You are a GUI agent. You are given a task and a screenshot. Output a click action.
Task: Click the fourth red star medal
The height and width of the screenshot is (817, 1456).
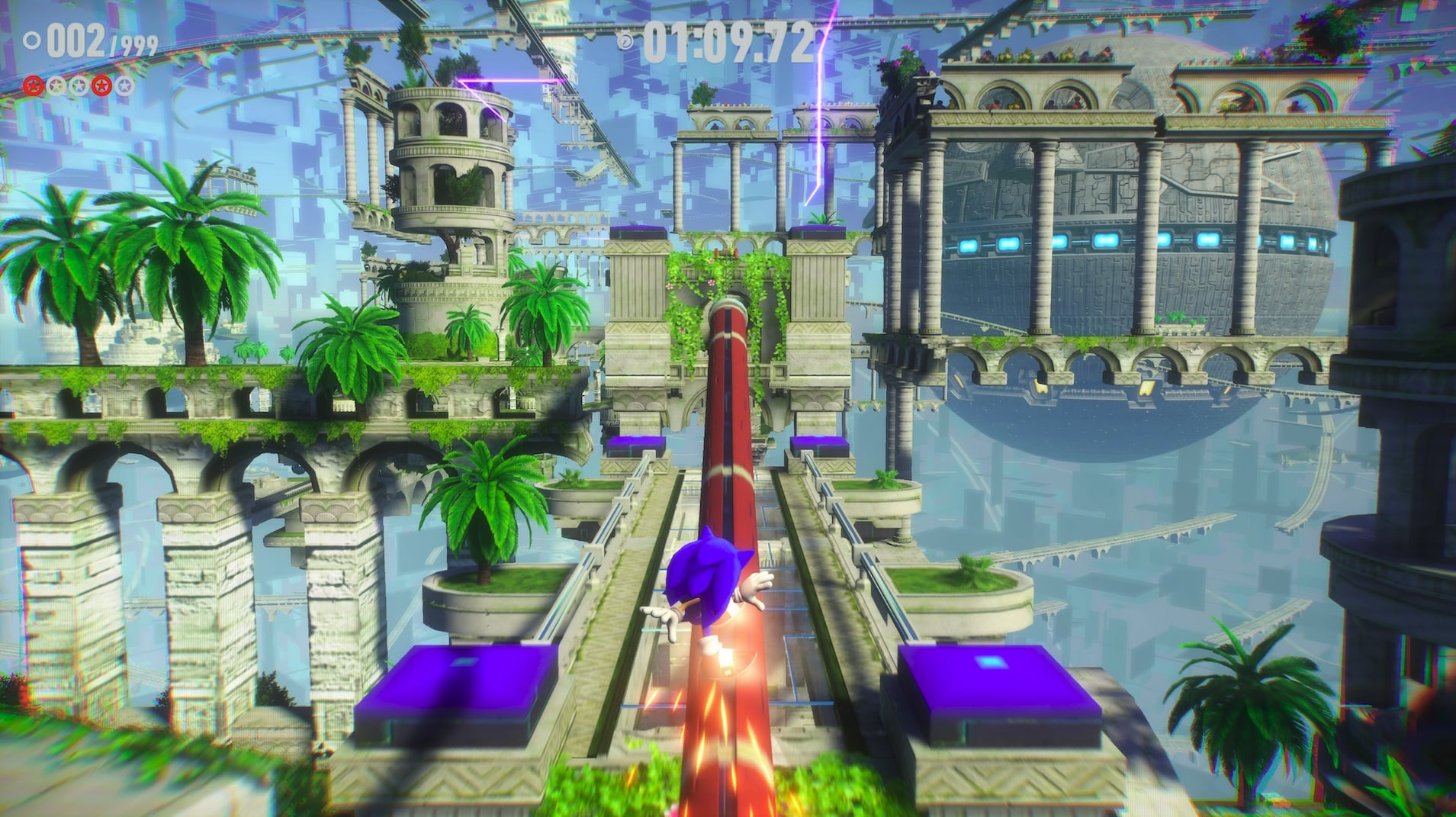[x=101, y=86]
